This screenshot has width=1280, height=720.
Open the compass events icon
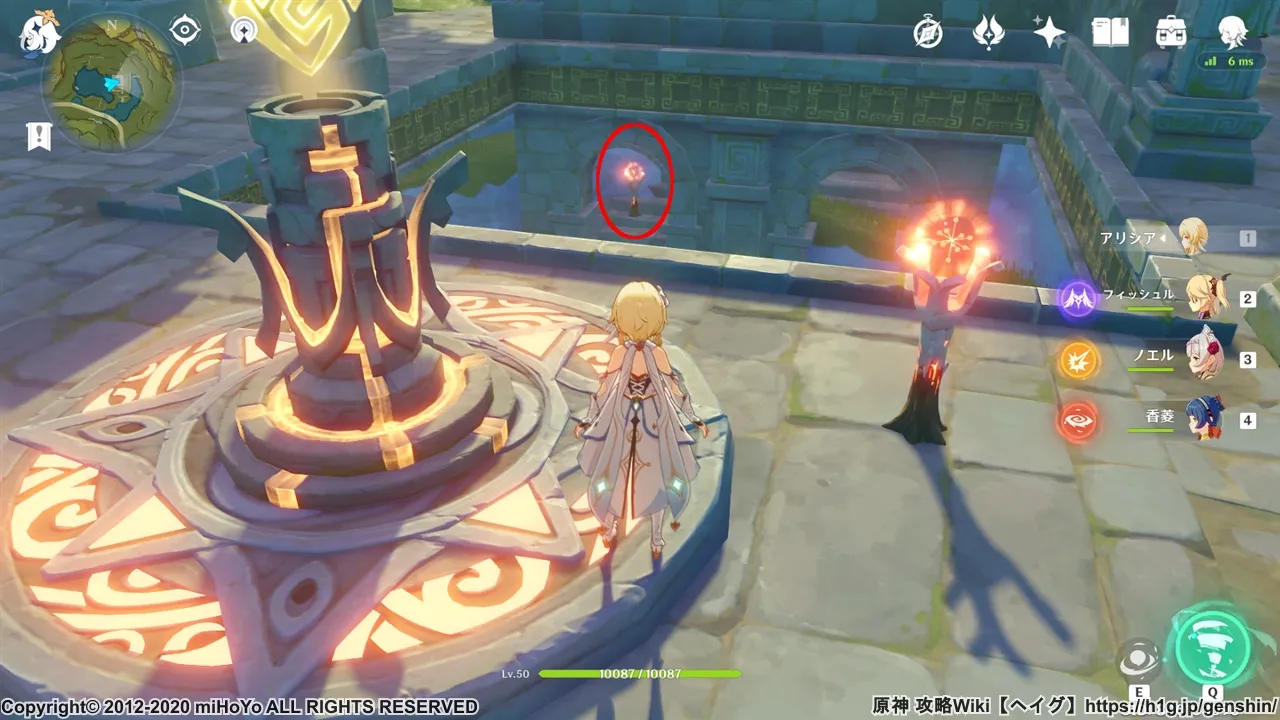pyautogui.click(x=928, y=33)
